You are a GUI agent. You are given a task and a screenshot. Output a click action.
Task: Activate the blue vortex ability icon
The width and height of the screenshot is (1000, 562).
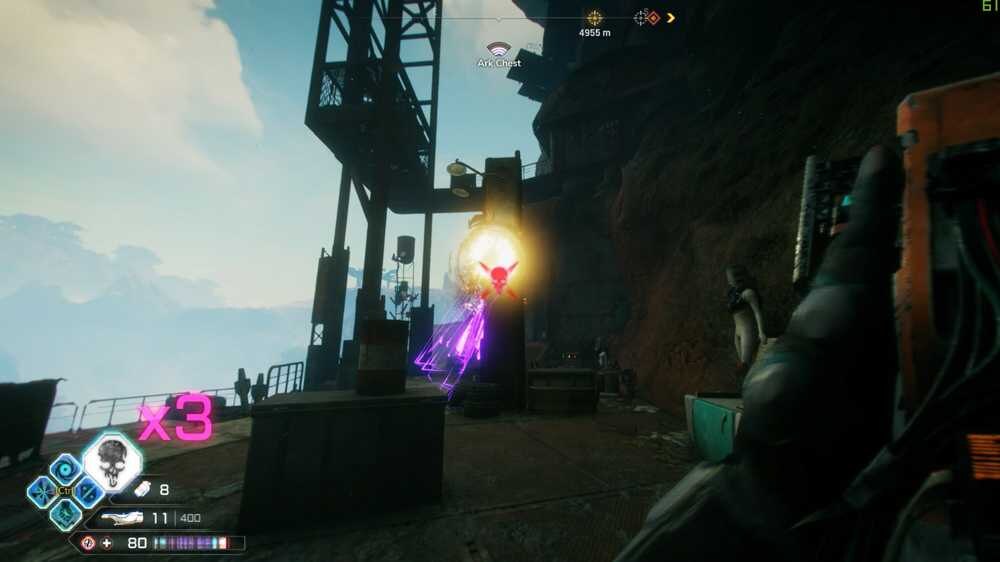pos(66,469)
